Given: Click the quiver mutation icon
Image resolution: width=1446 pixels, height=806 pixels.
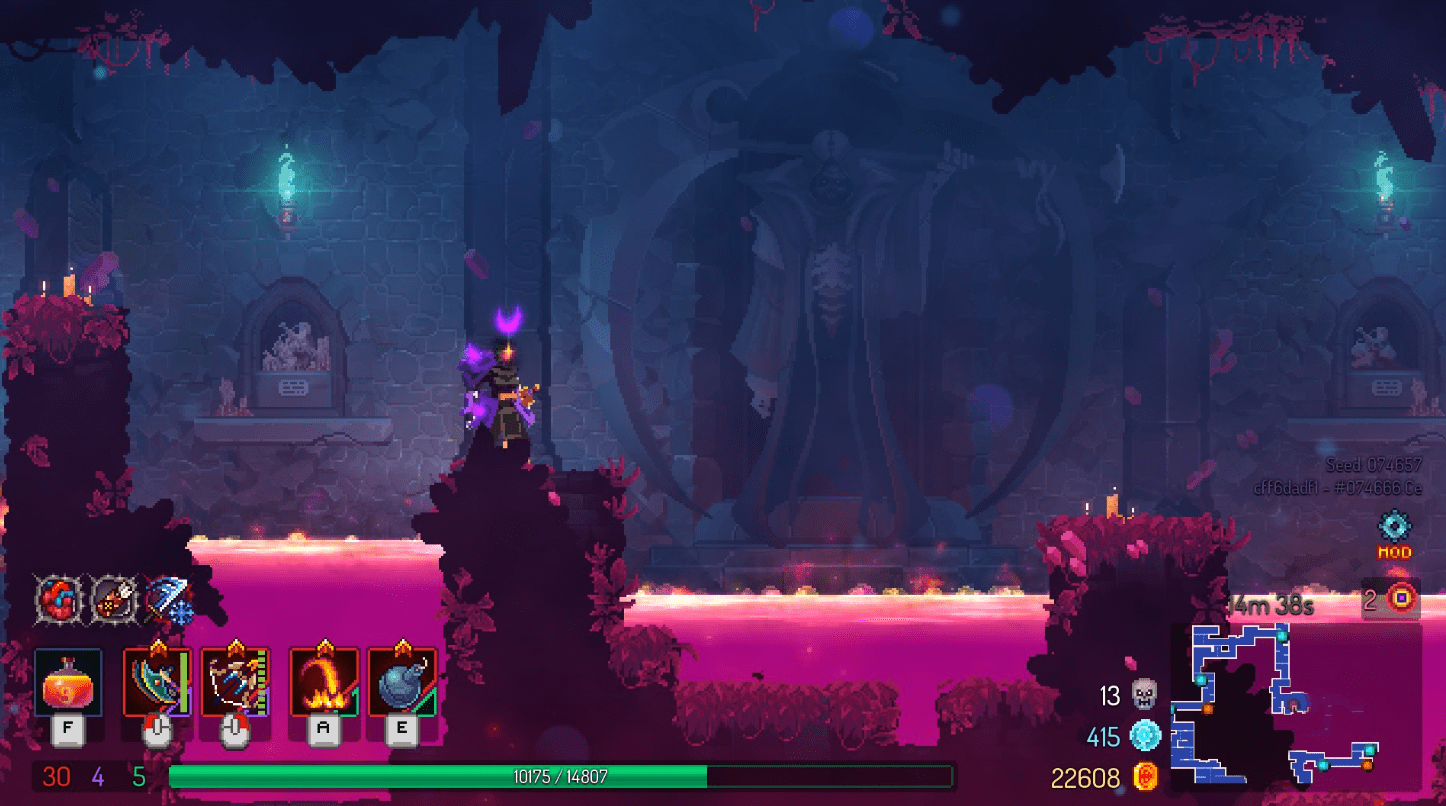Looking at the screenshot, I should click(115, 599).
